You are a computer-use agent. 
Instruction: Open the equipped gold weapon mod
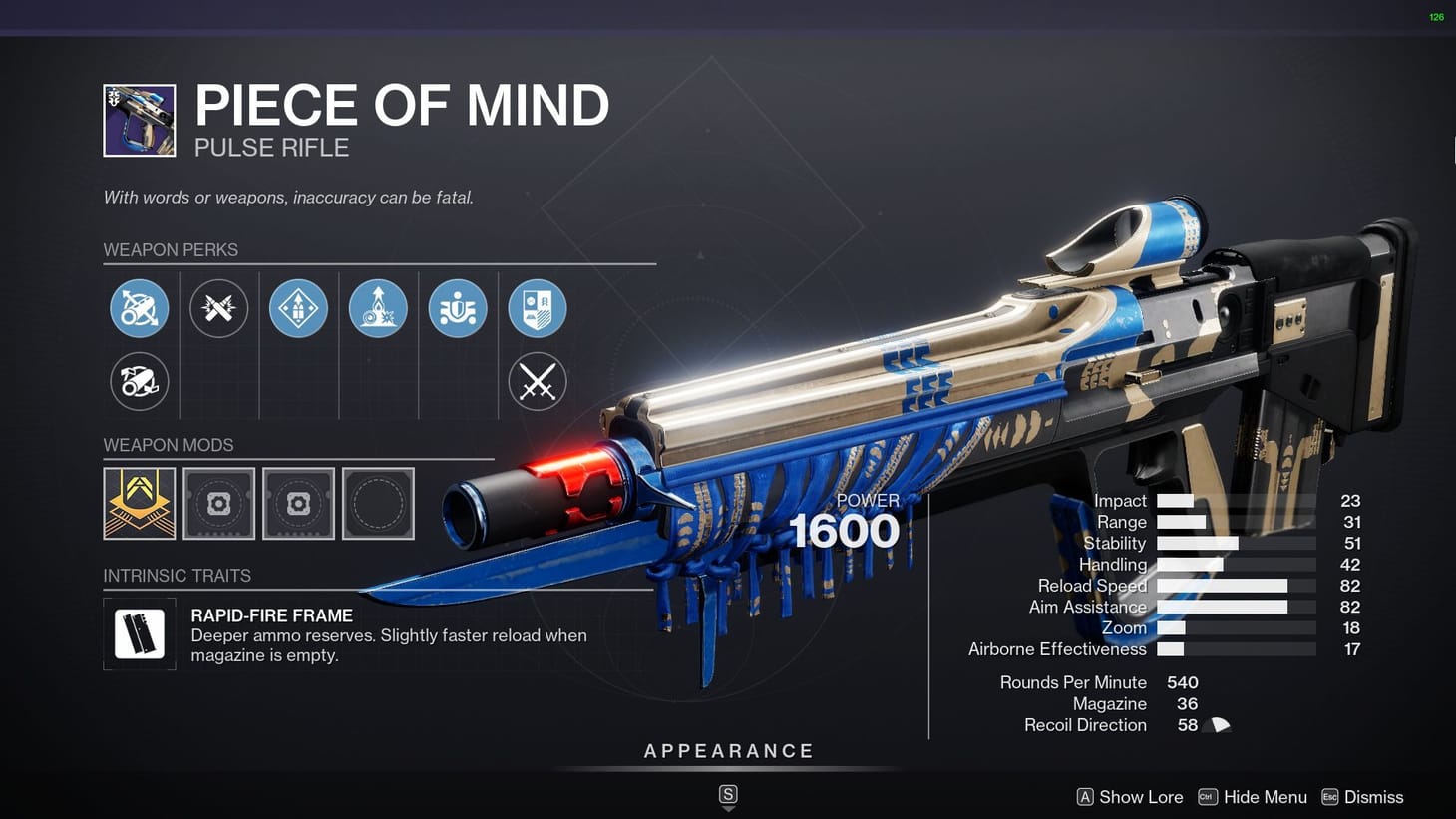click(x=139, y=503)
